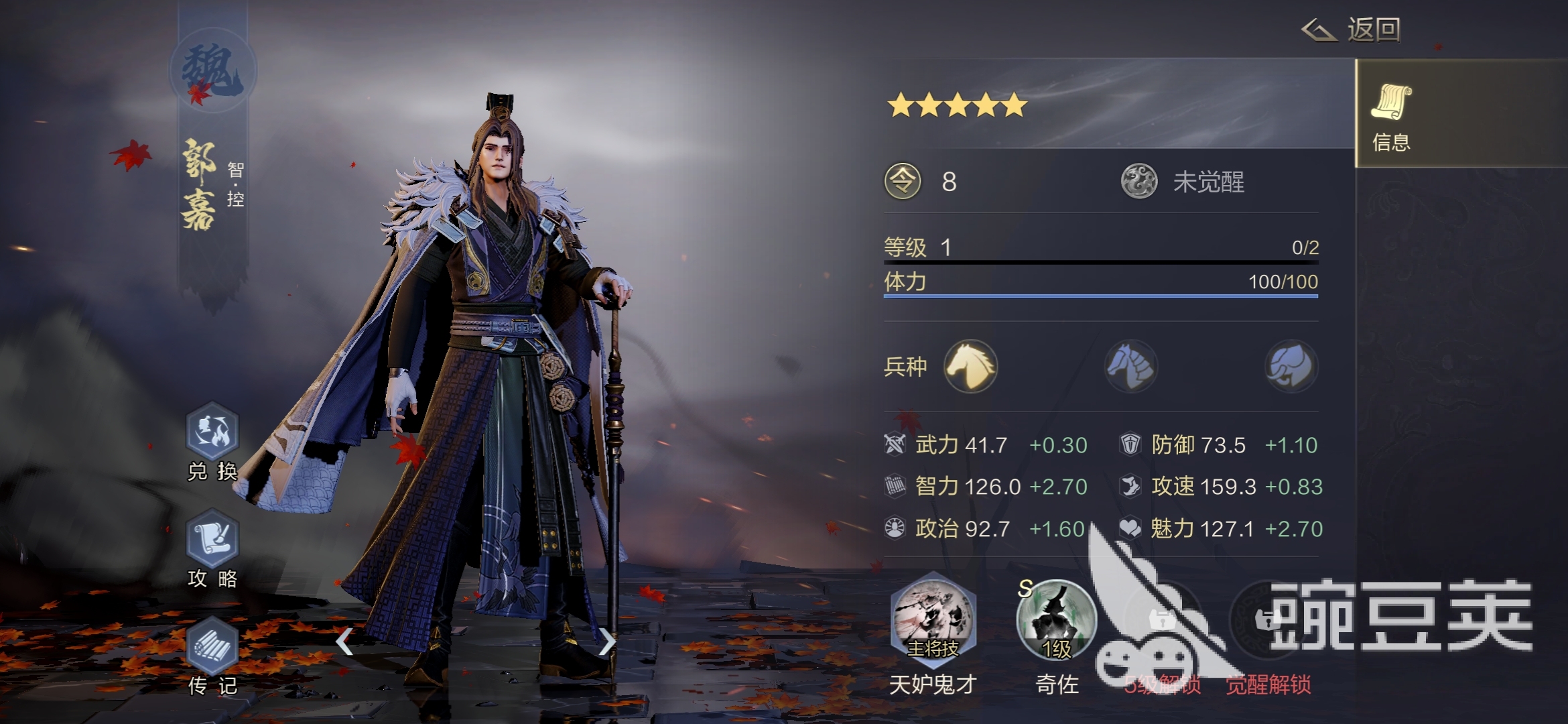This screenshot has height=724, width=1568.
Task: Go back using the 返回 button
Action: pos(1352,30)
